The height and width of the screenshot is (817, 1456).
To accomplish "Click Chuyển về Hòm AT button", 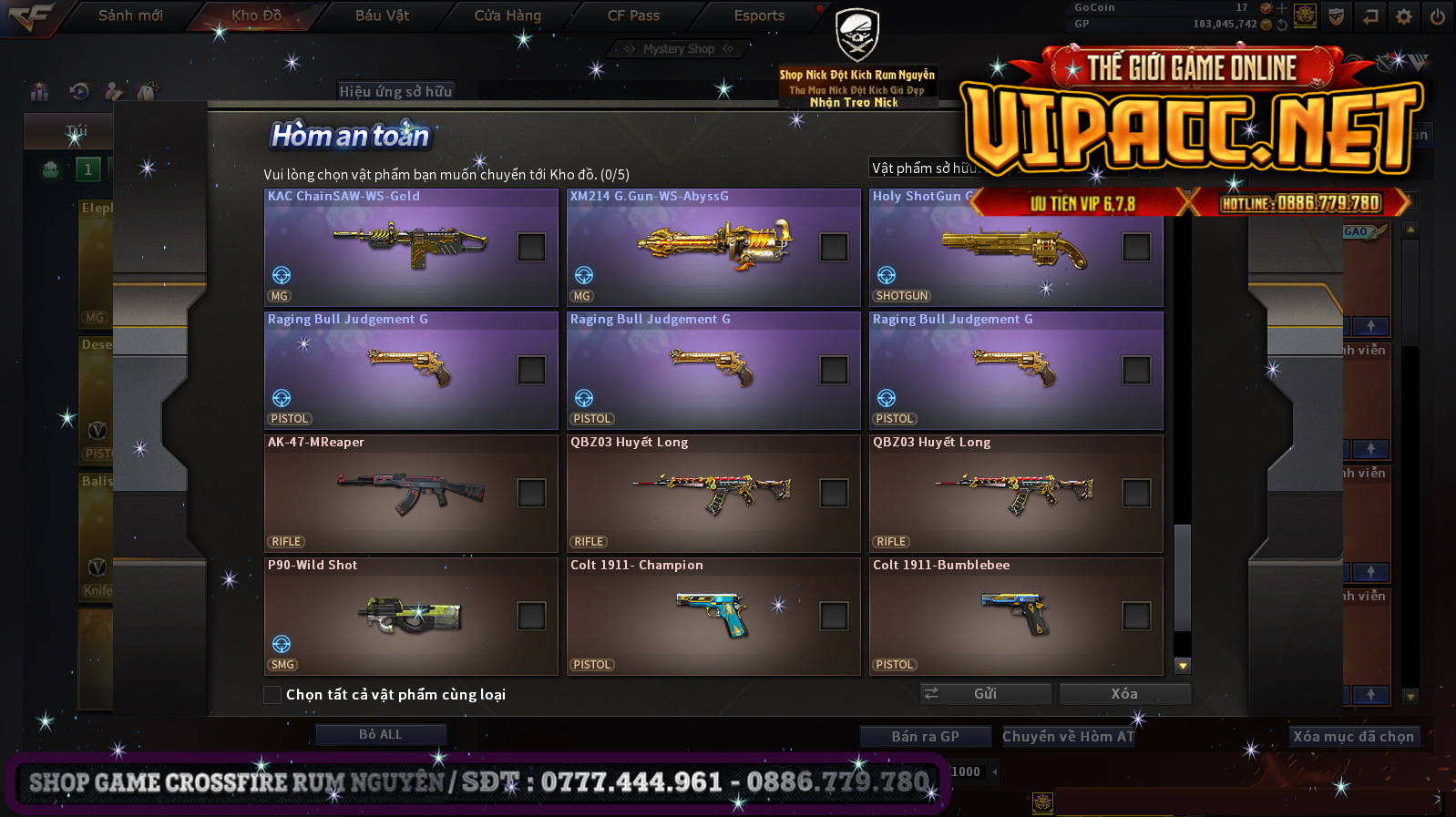I will tap(1068, 736).
